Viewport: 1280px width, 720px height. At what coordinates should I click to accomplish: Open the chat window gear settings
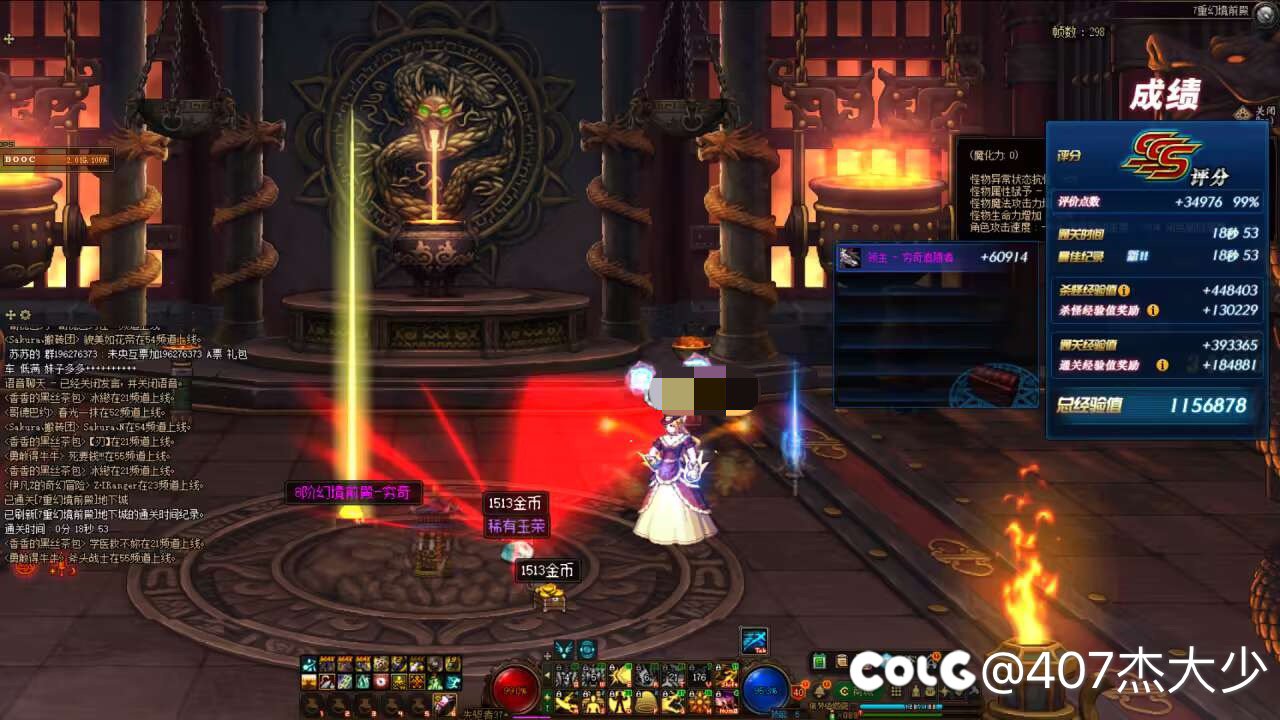click(26, 315)
